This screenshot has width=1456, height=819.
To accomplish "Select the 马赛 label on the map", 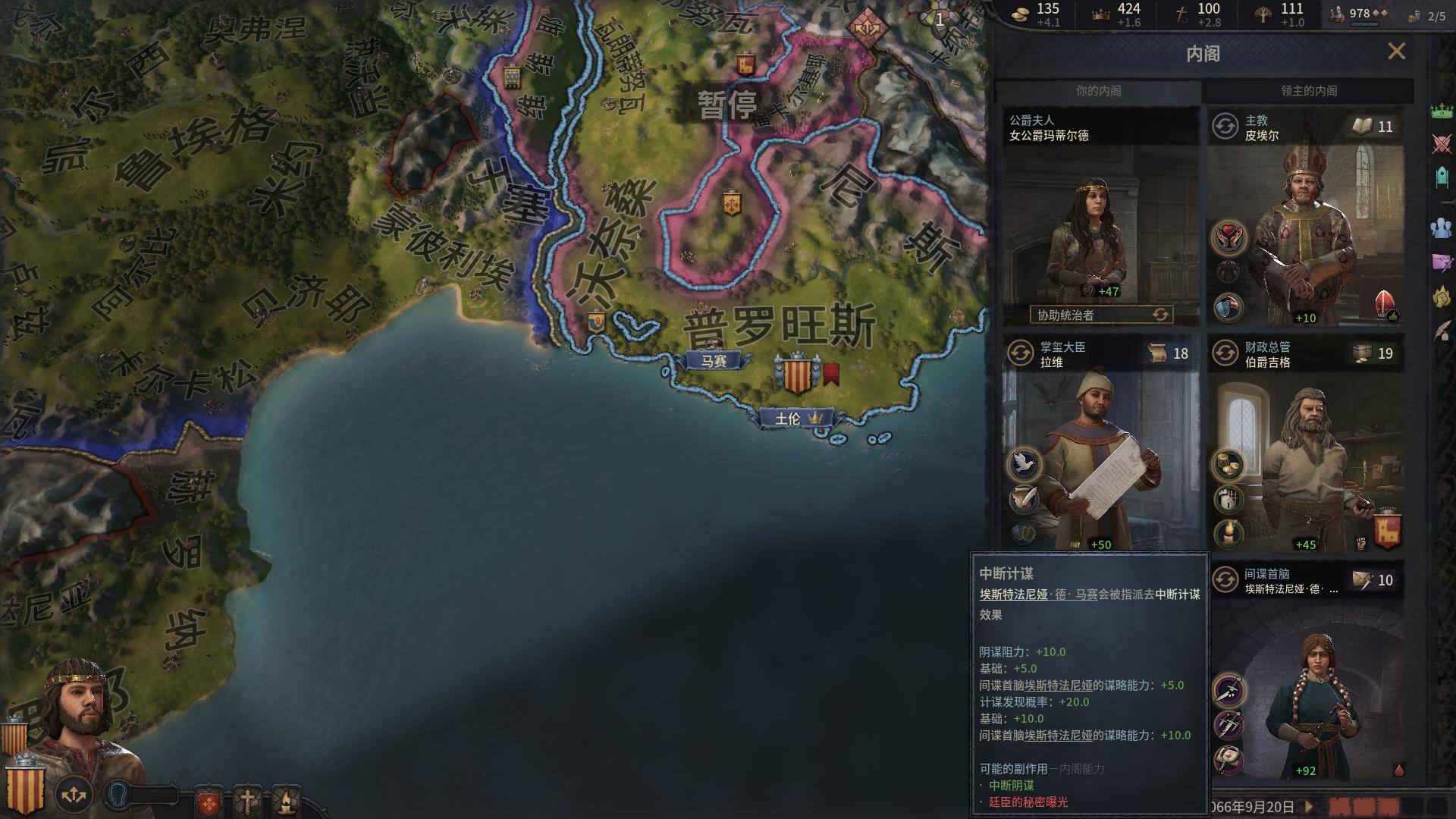I will 714,362.
